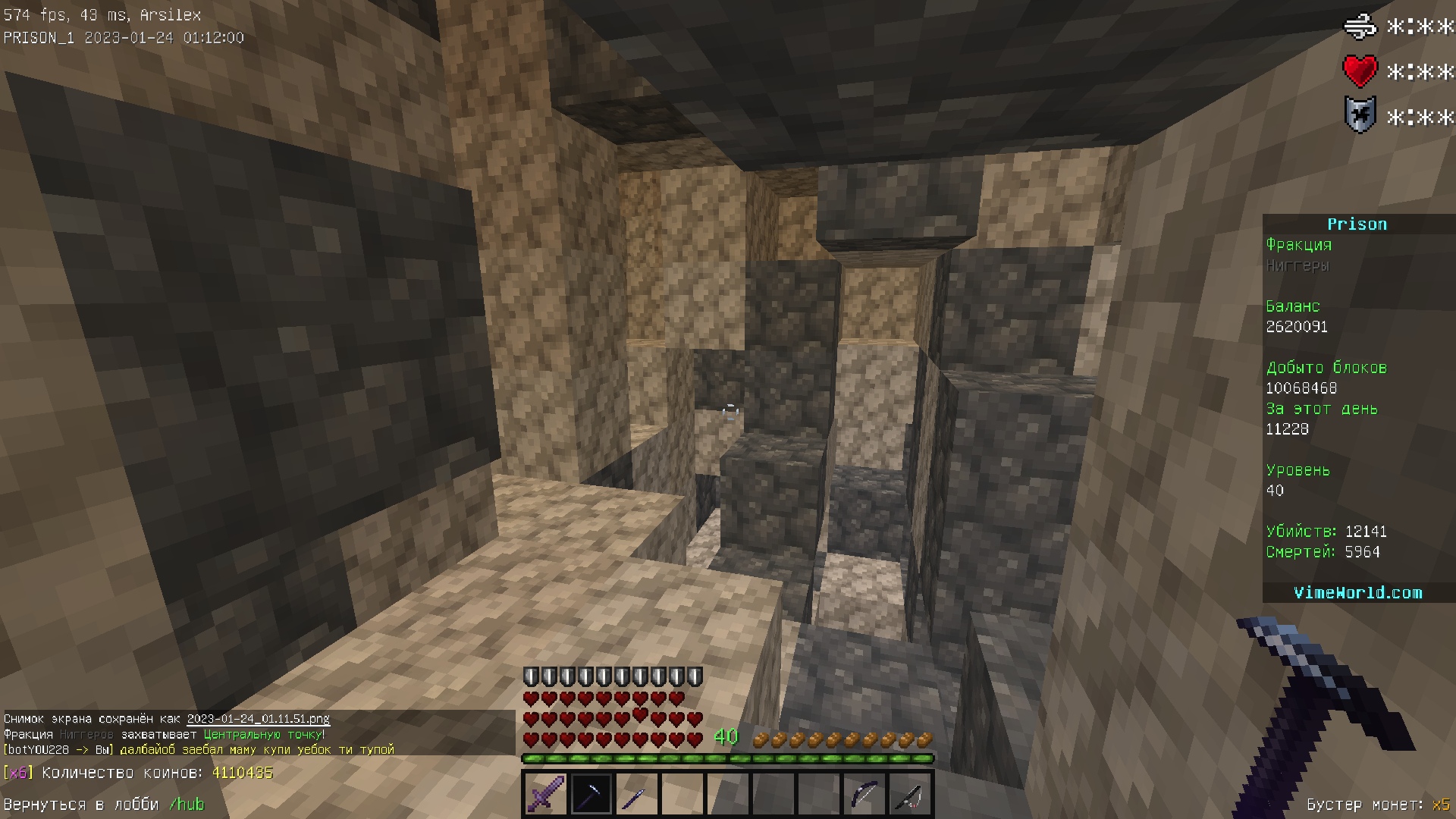The height and width of the screenshot is (819, 1456).
Task: Select the thin dark blade hotbar slot
Action: tap(636, 794)
